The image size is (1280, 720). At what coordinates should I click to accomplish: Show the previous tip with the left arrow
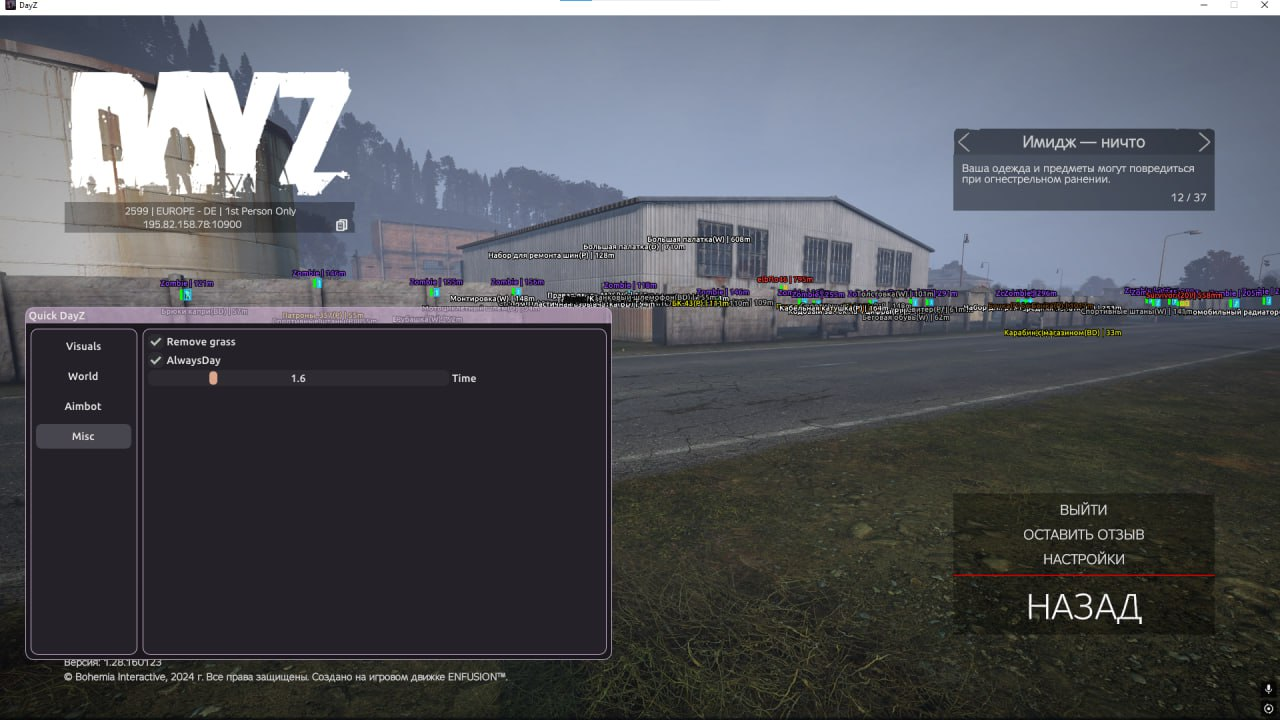pyautogui.click(x=964, y=142)
